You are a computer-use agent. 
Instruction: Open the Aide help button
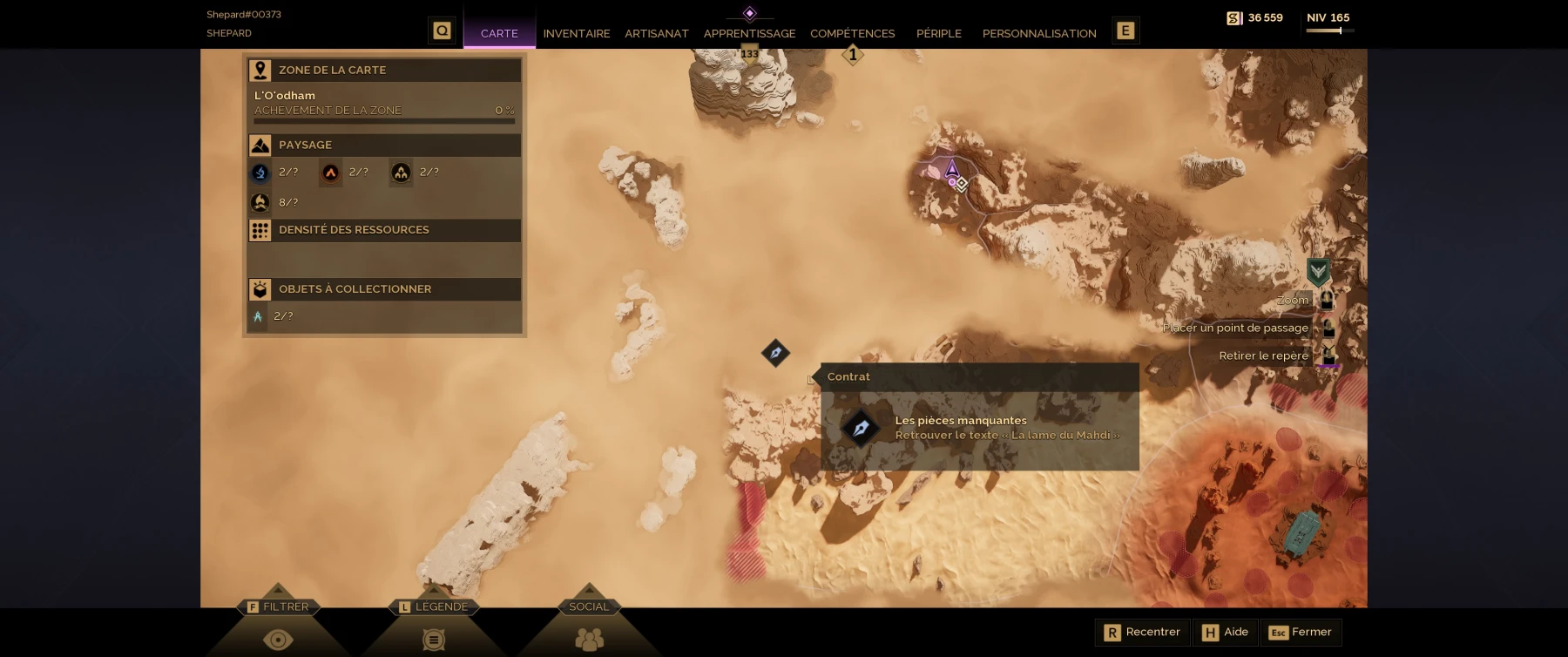point(1226,633)
